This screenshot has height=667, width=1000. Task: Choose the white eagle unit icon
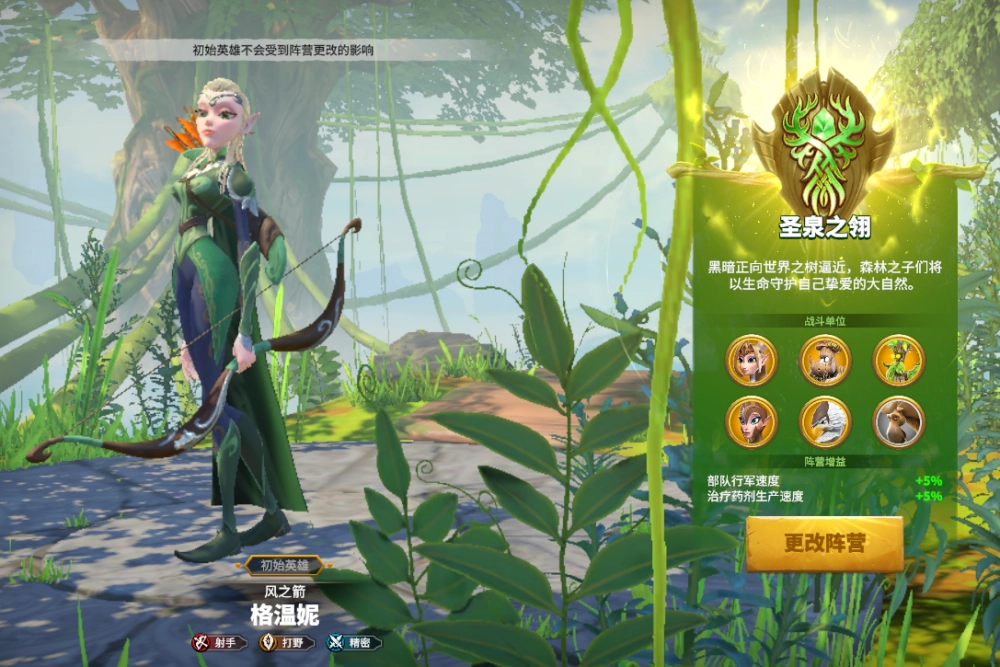click(x=824, y=422)
